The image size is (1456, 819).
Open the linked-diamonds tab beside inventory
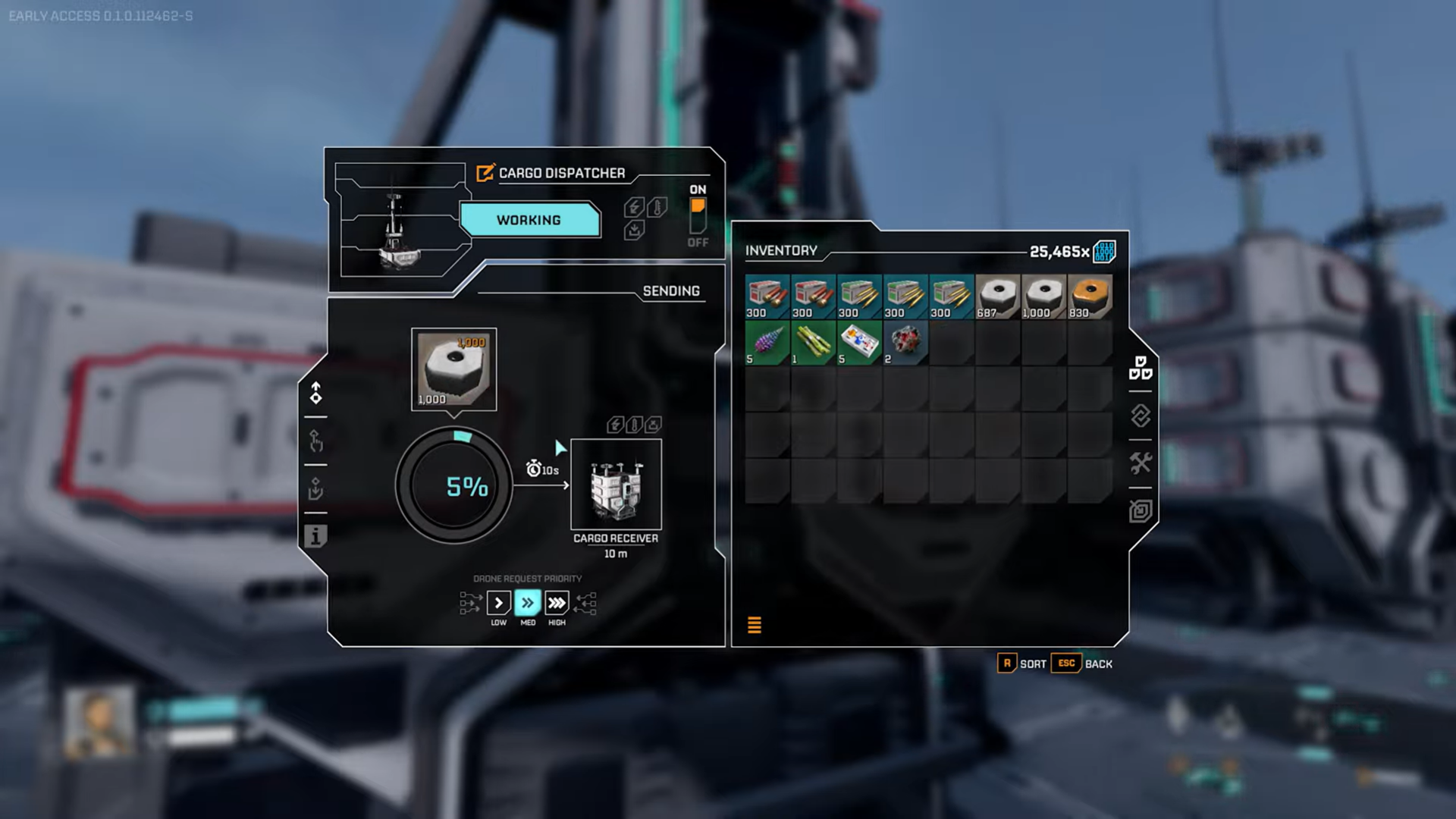pyautogui.click(x=1140, y=416)
